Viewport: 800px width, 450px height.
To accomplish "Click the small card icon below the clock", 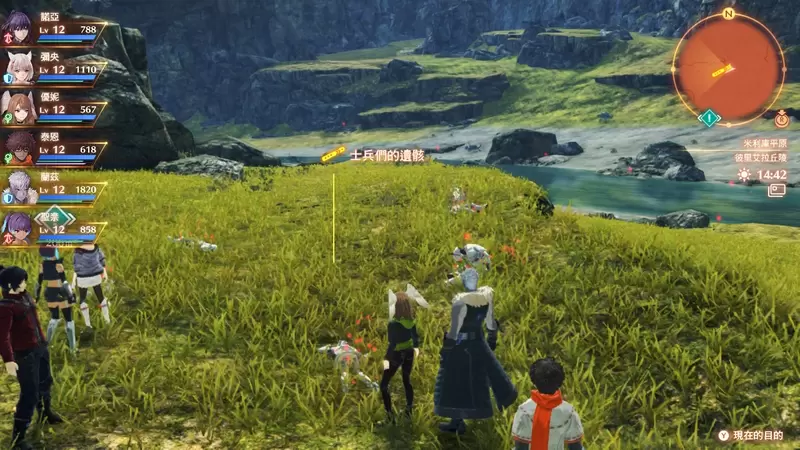I will 776,190.
